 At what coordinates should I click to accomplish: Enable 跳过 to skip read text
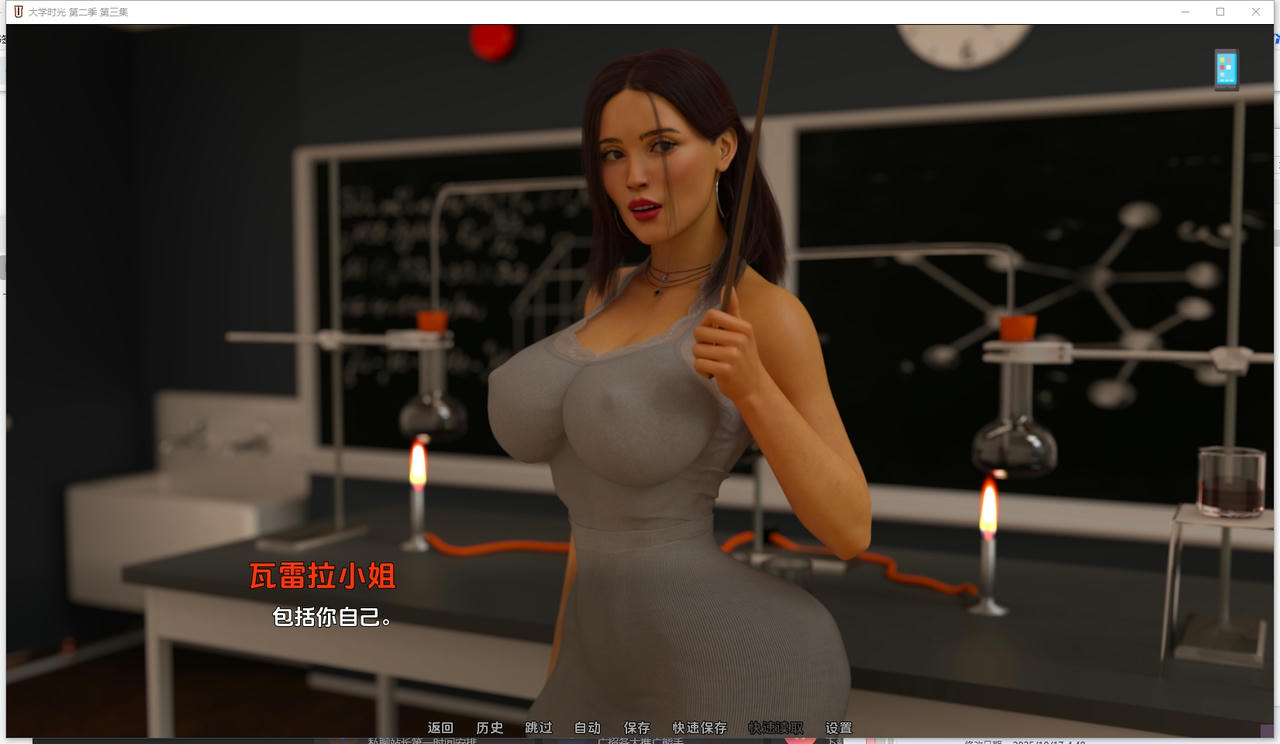click(x=538, y=727)
